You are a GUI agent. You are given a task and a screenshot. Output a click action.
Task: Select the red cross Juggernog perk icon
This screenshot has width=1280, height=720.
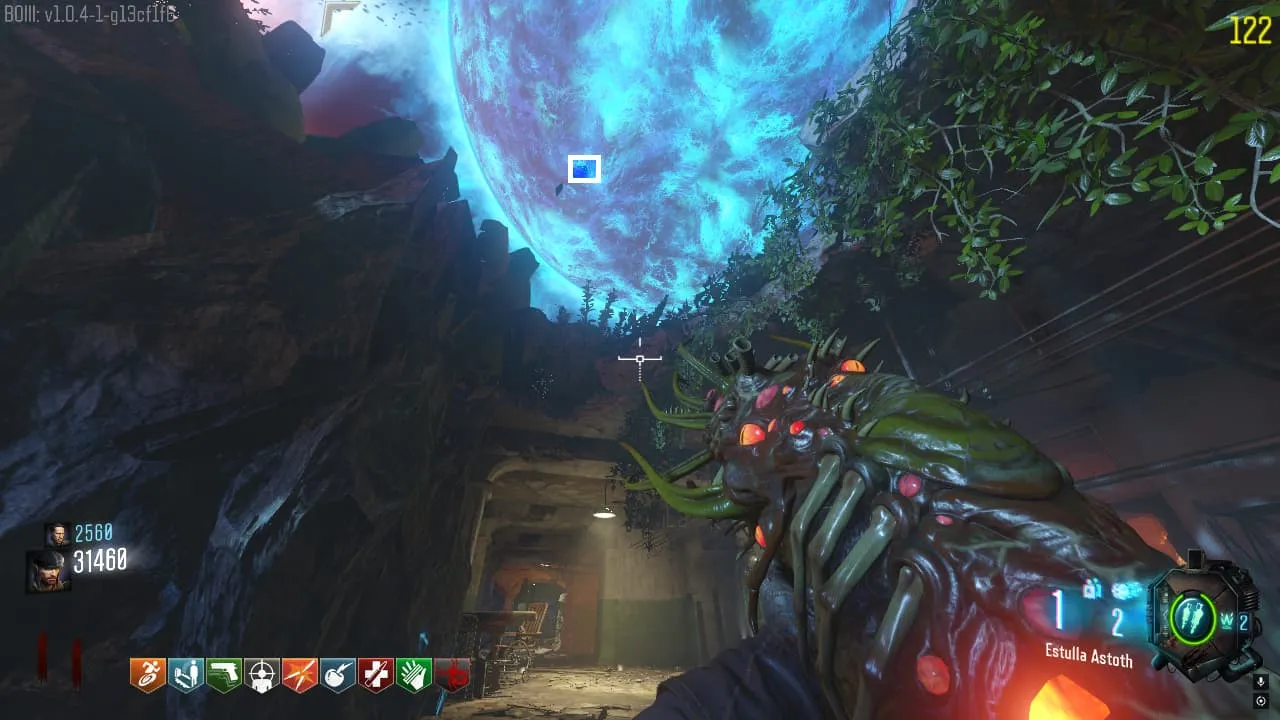pos(376,676)
